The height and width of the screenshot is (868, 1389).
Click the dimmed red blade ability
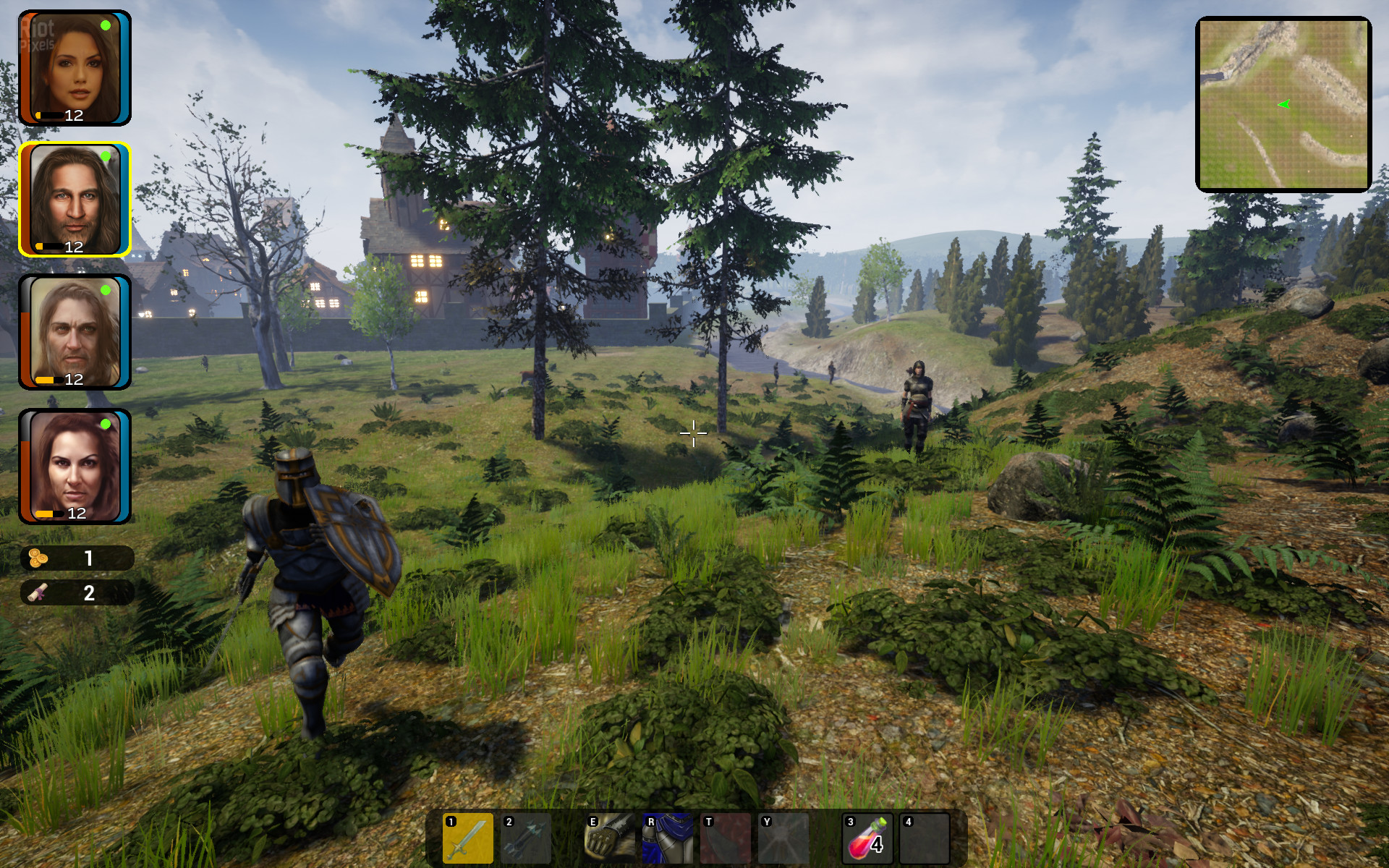click(x=726, y=838)
